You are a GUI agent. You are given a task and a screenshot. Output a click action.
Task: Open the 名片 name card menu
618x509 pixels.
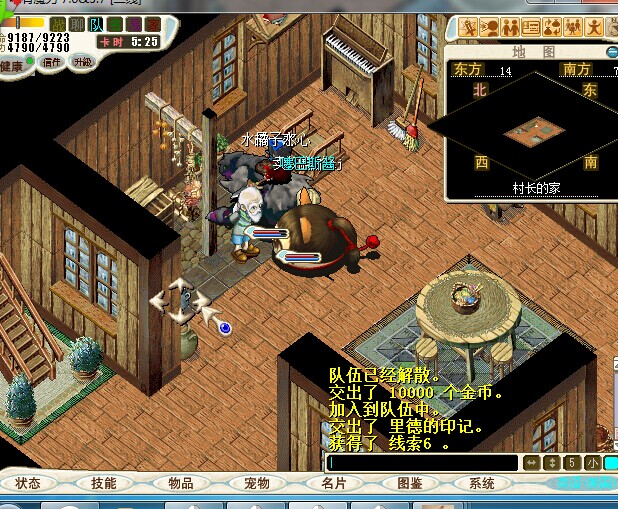pyautogui.click(x=333, y=483)
